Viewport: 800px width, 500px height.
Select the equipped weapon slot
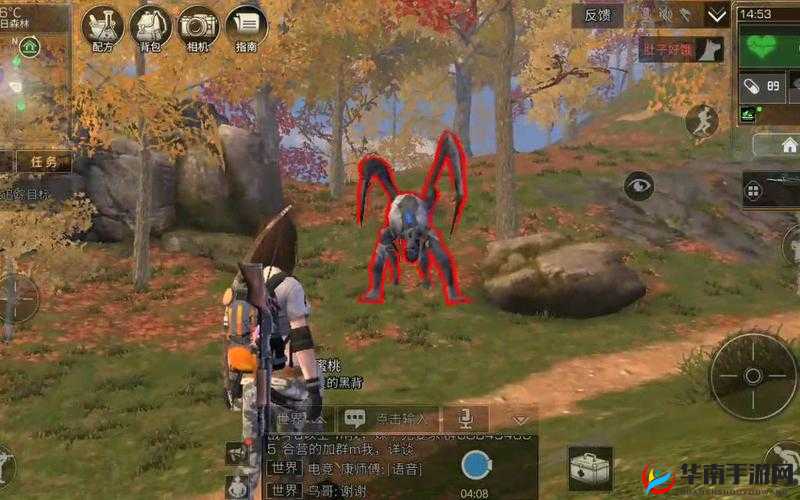click(x=772, y=189)
